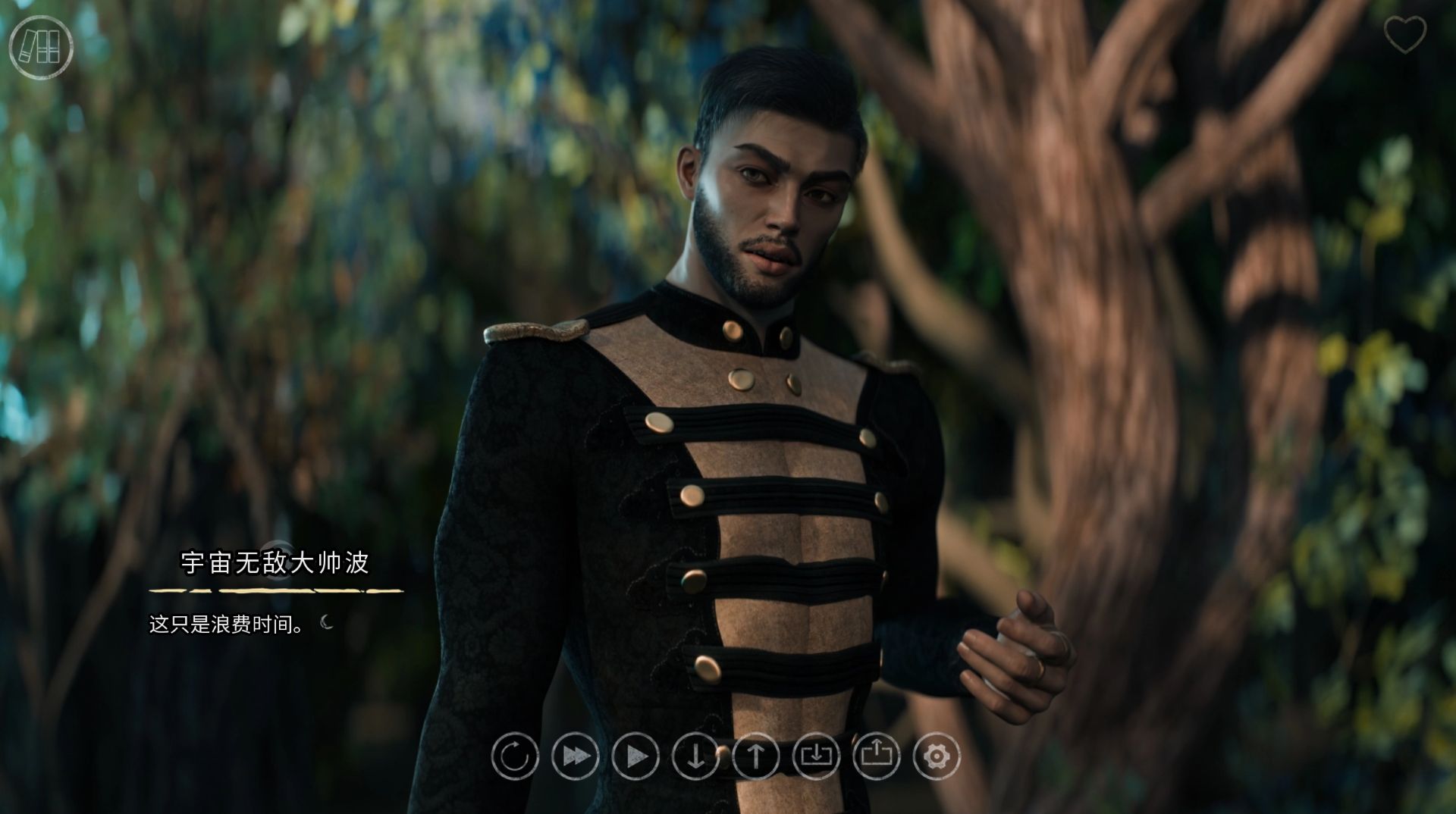Quick save using the down-arrow icon
Screen dimensions: 1456x814
click(697, 756)
